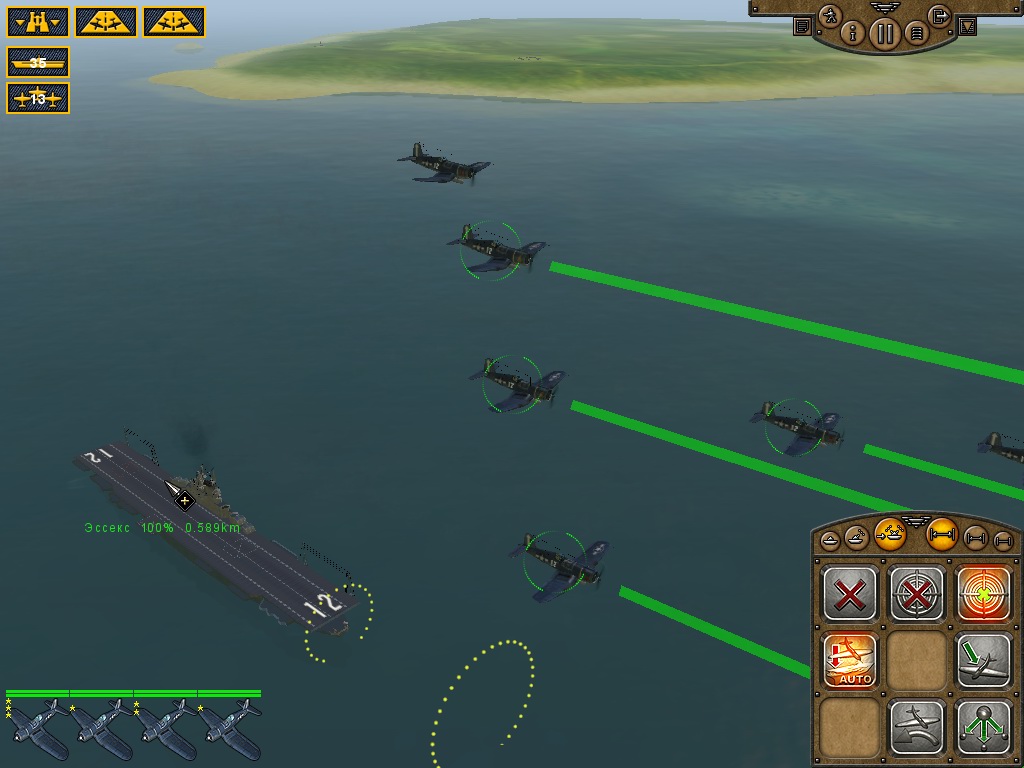This screenshot has height=768, width=1024.
Task: Select the plane with green arrow command
Action: point(984,661)
